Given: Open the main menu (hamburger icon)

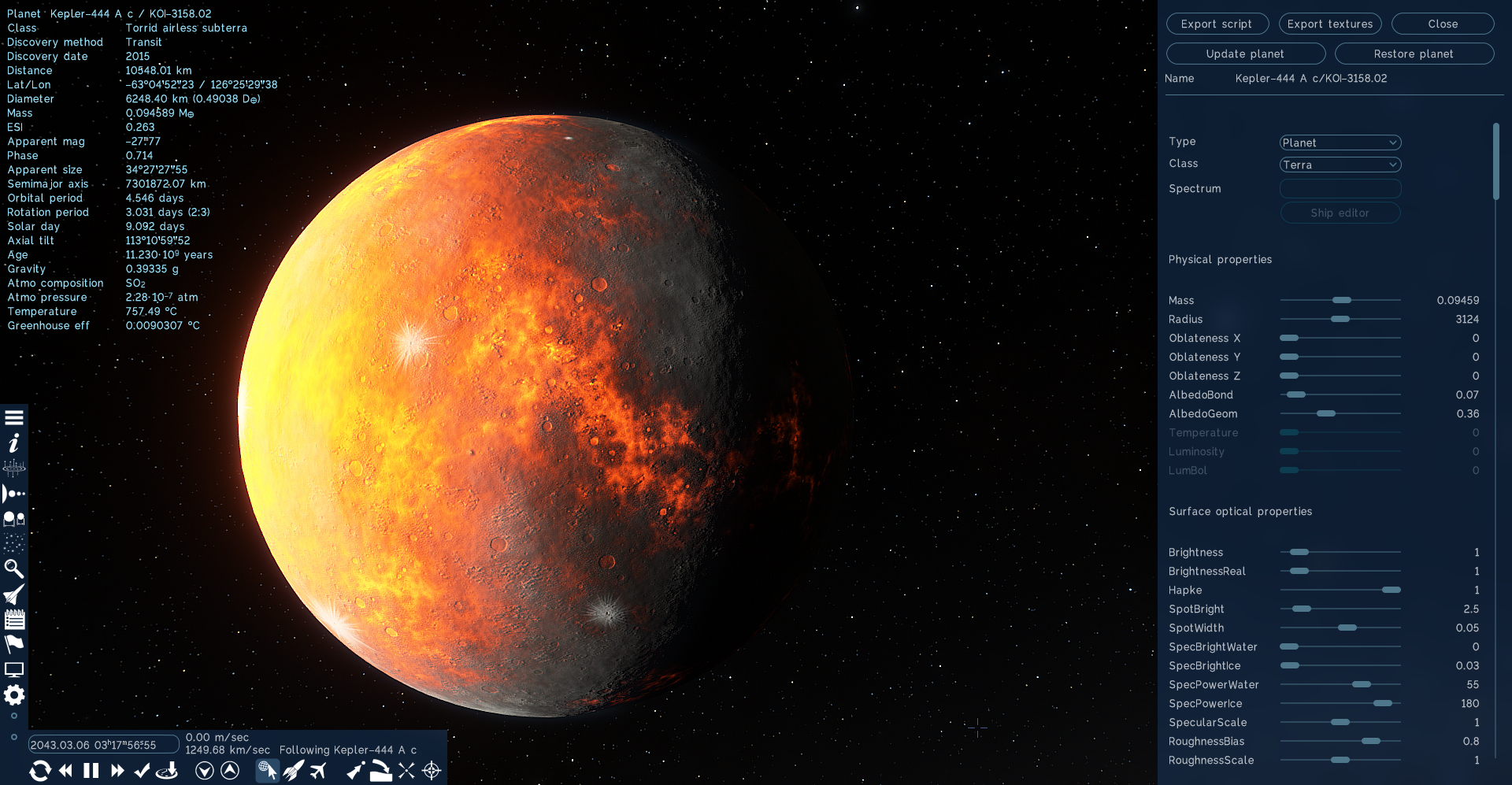Looking at the screenshot, I should pos(13,417).
